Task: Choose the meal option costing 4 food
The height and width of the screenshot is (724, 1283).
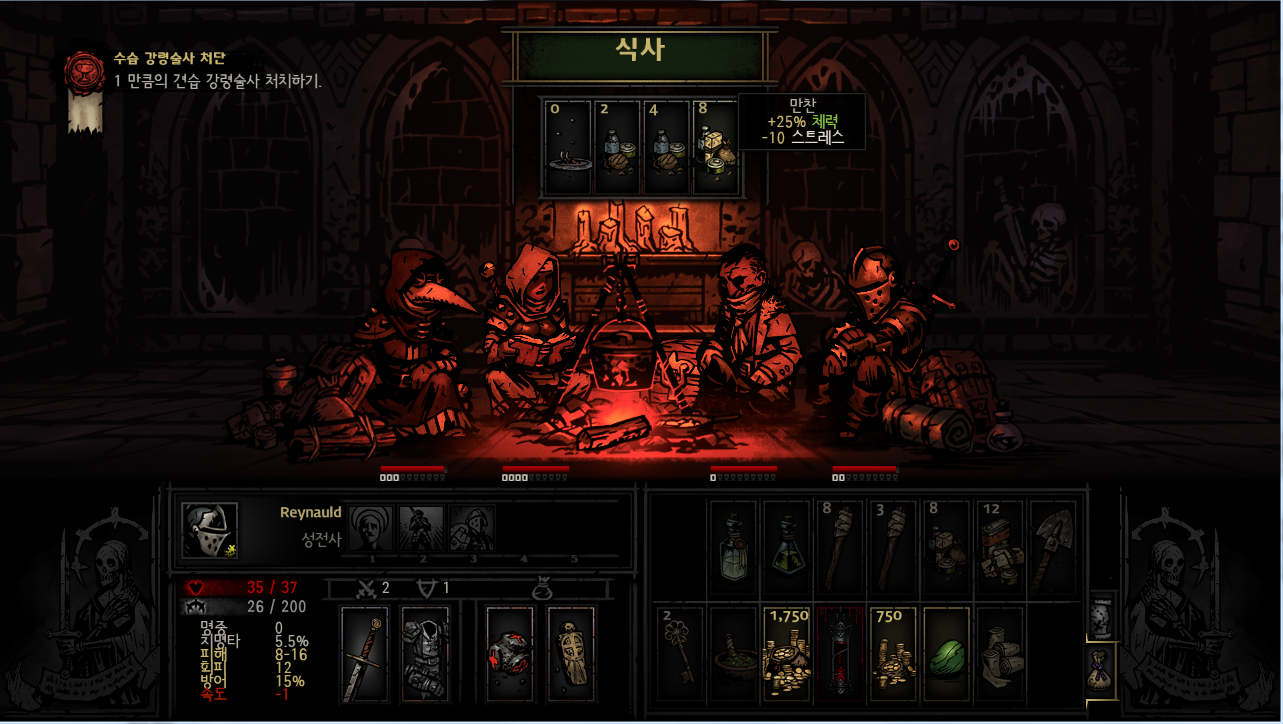Action: (665, 147)
